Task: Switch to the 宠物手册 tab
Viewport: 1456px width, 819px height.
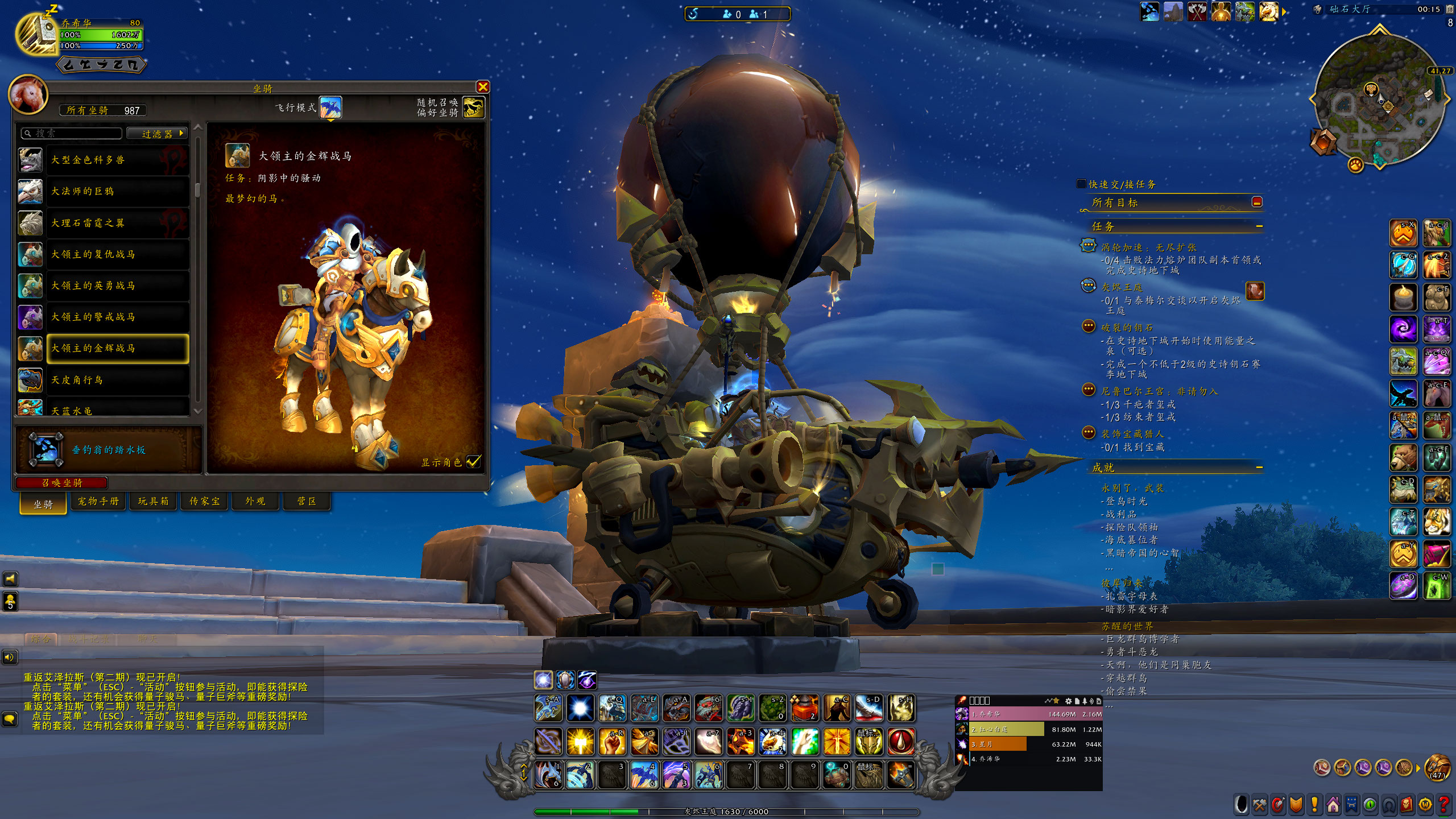Action: [98, 501]
